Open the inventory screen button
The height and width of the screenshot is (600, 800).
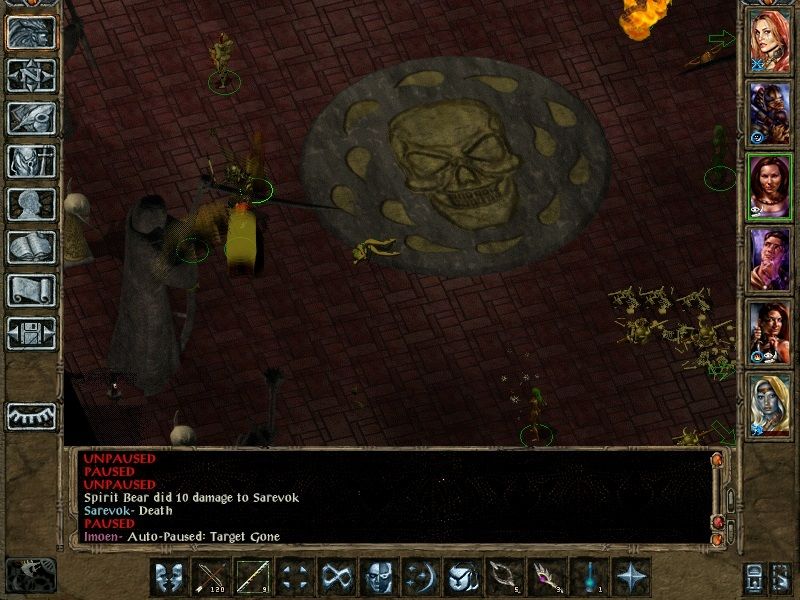31,161
